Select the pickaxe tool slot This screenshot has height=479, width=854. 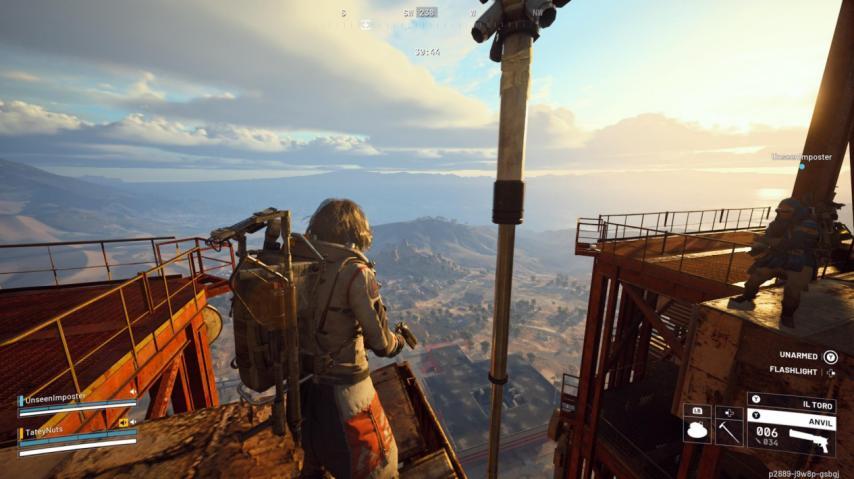[x=729, y=432]
